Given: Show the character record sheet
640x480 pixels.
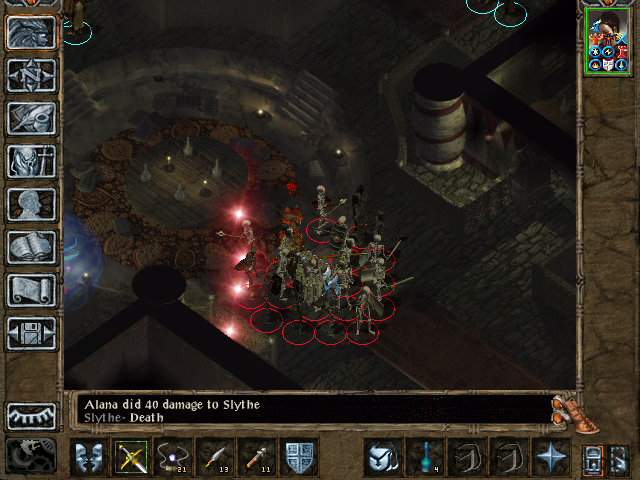Looking at the screenshot, I should tap(31, 204).
